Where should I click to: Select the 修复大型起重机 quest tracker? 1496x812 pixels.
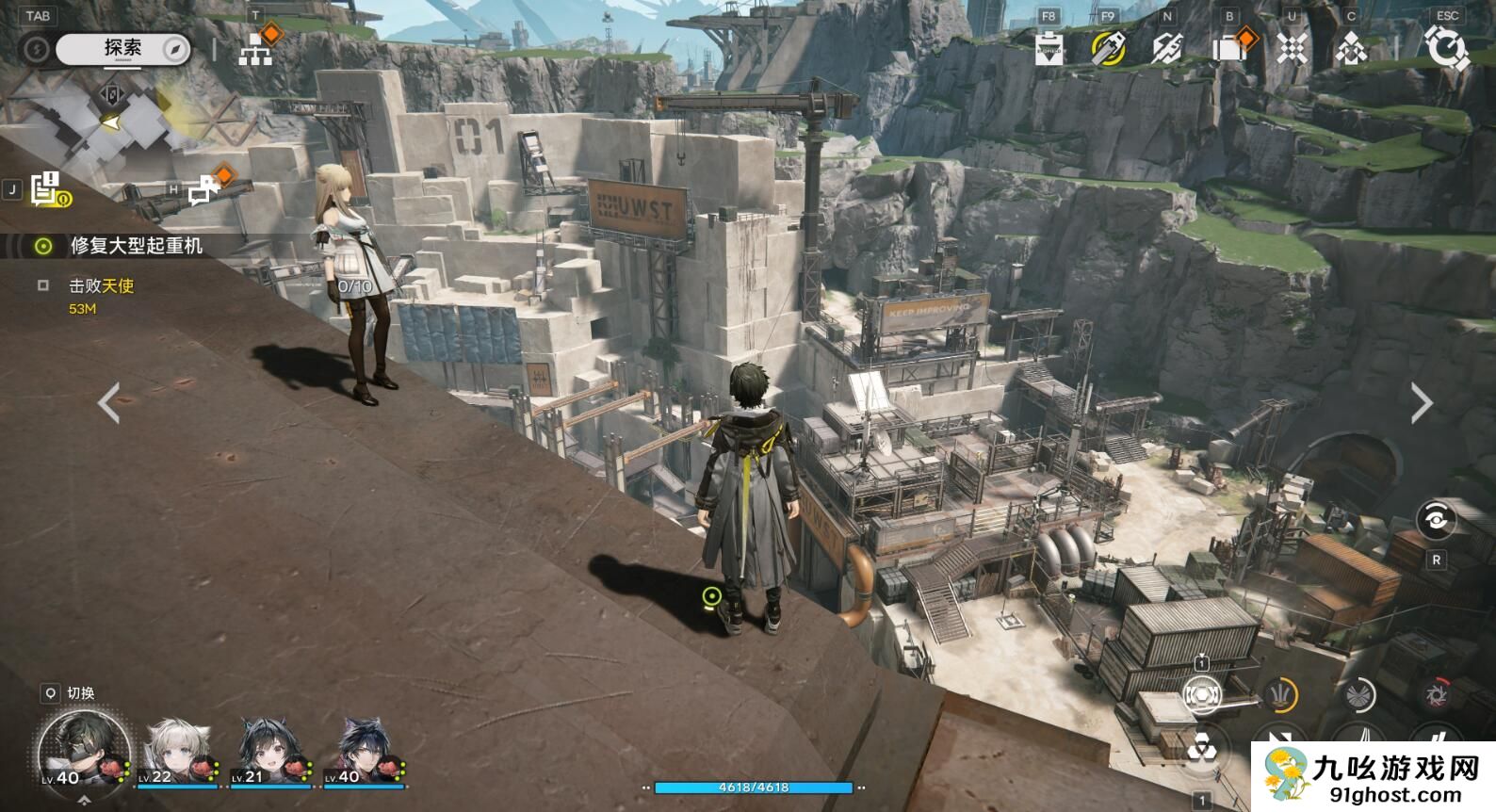(x=137, y=246)
